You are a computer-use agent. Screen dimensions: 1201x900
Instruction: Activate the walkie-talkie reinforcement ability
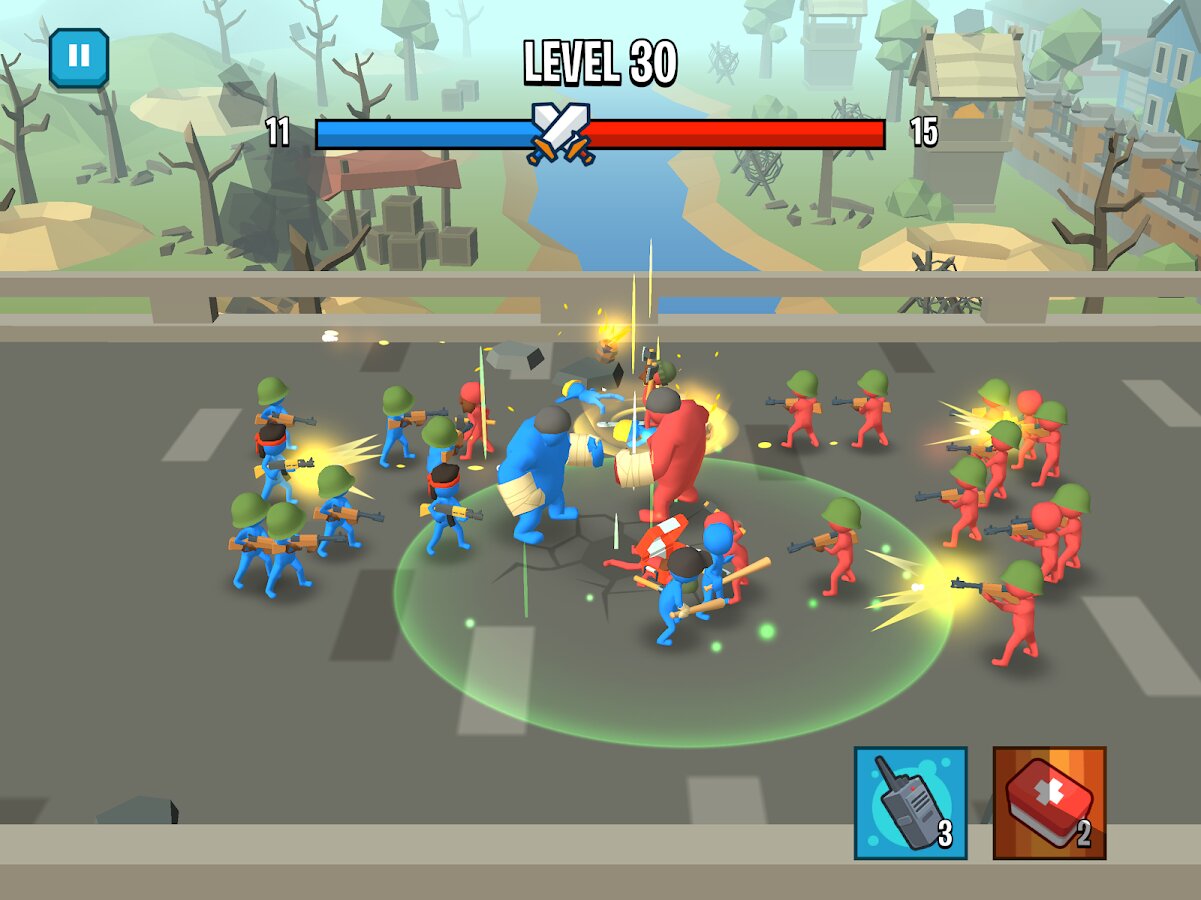tap(910, 803)
